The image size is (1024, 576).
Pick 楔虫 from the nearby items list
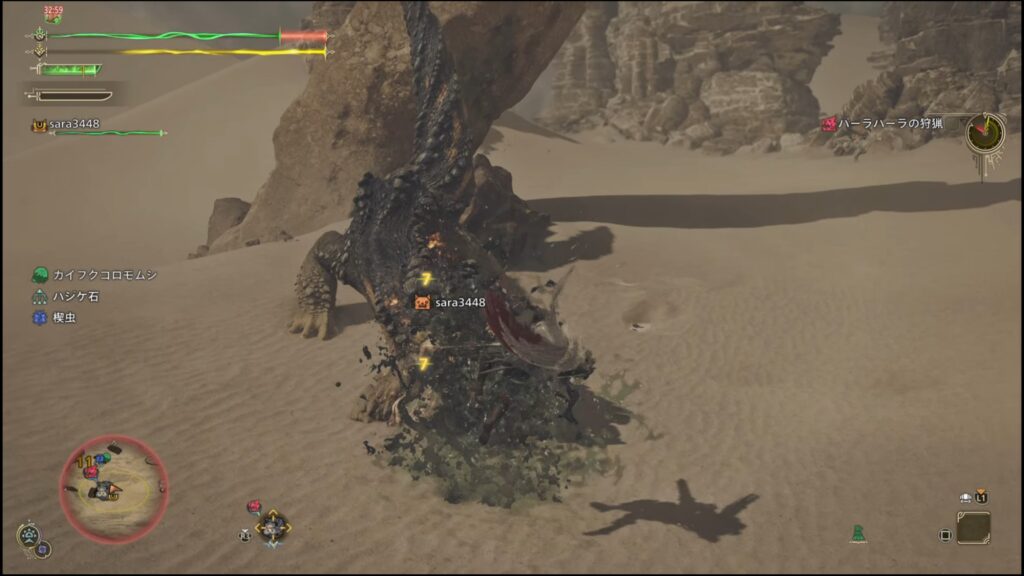(x=64, y=318)
